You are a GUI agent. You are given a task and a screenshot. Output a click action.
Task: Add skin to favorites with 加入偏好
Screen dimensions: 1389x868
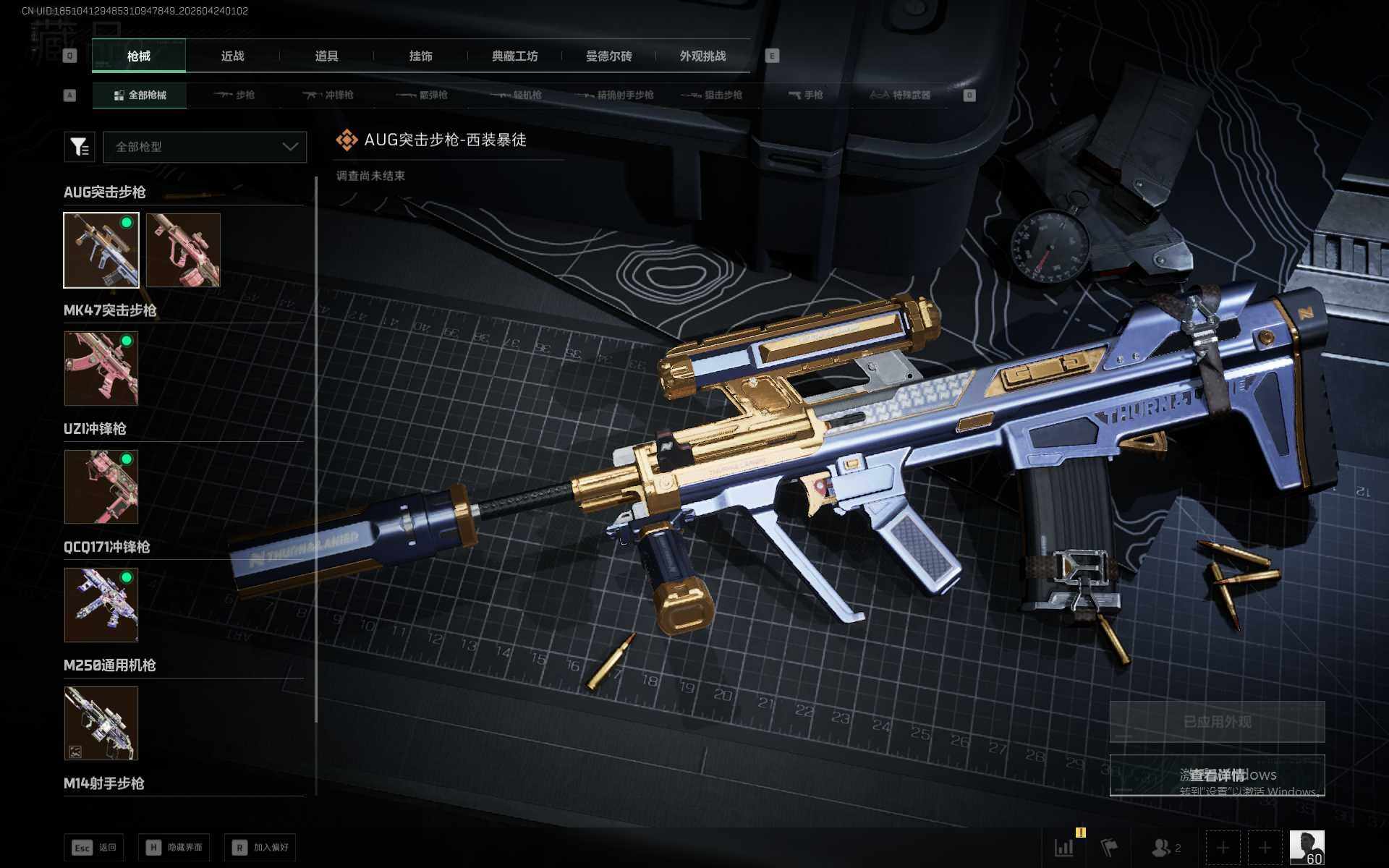(260, 848)
